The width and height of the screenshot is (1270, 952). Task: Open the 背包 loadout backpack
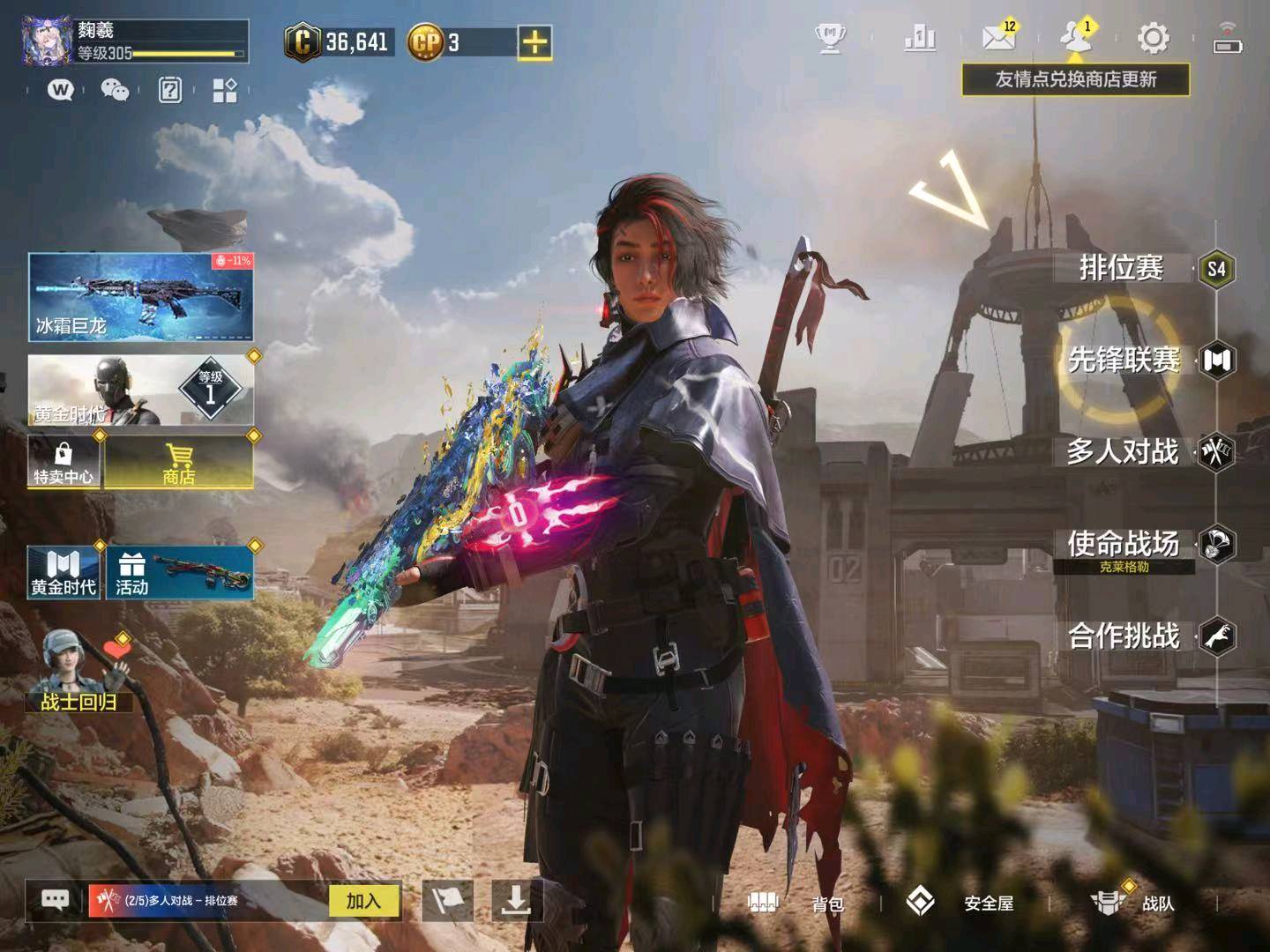pos(796,903)
